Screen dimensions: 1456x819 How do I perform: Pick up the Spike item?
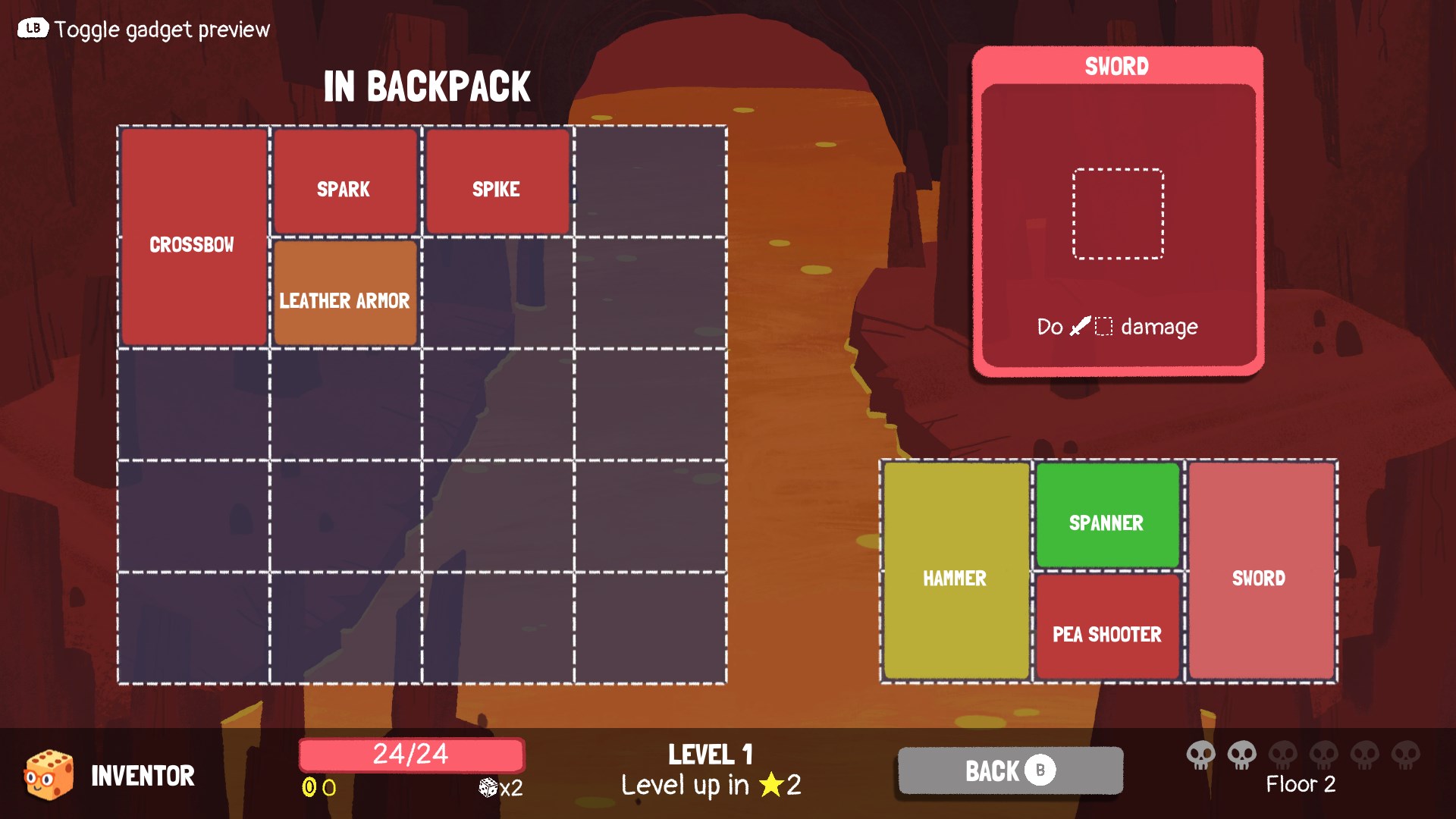tap(497, 181)
